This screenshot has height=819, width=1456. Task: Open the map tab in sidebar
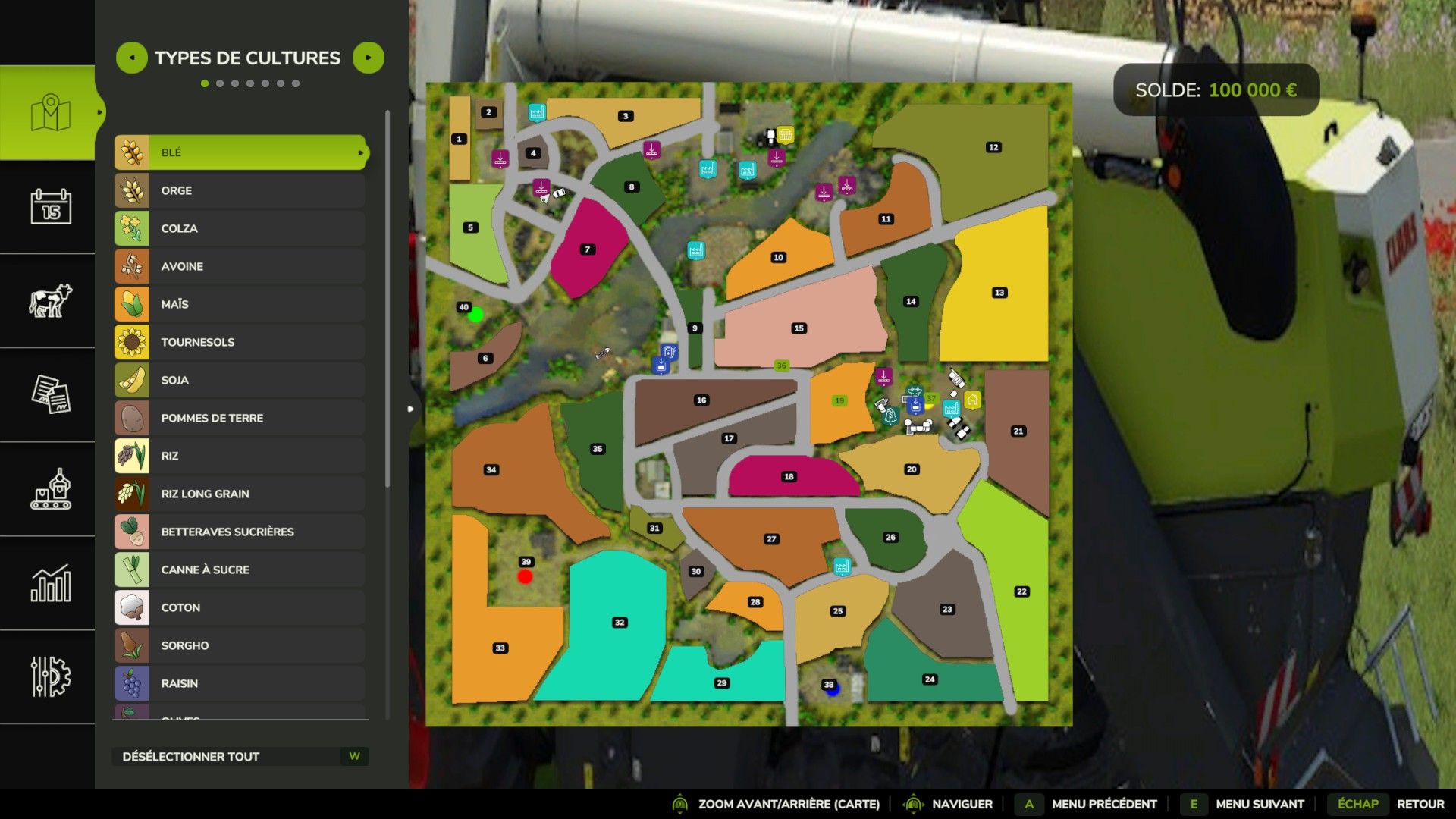[x=50, y=113]
